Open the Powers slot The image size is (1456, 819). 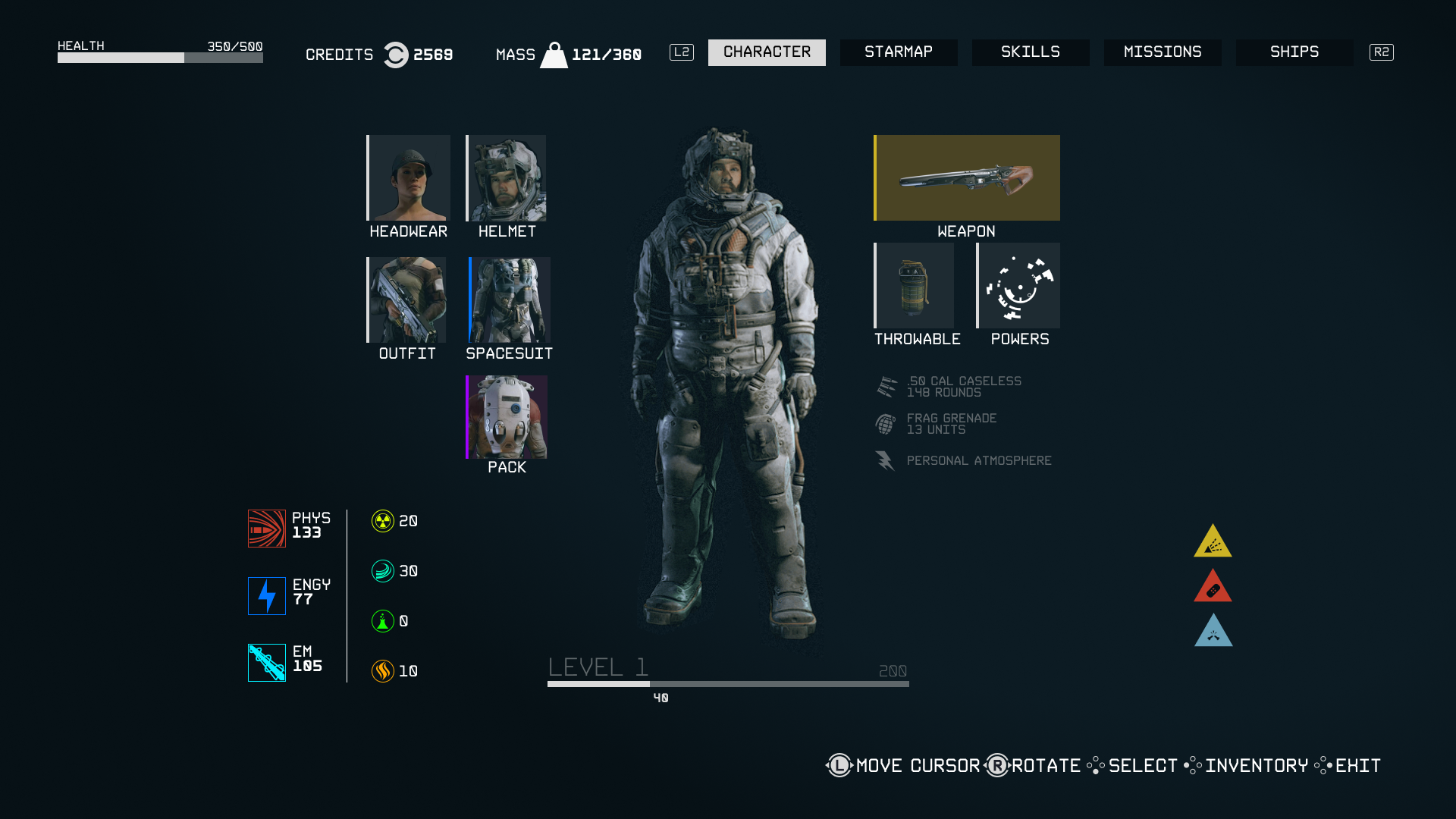pyautogui.click(x=1018, y=286)
